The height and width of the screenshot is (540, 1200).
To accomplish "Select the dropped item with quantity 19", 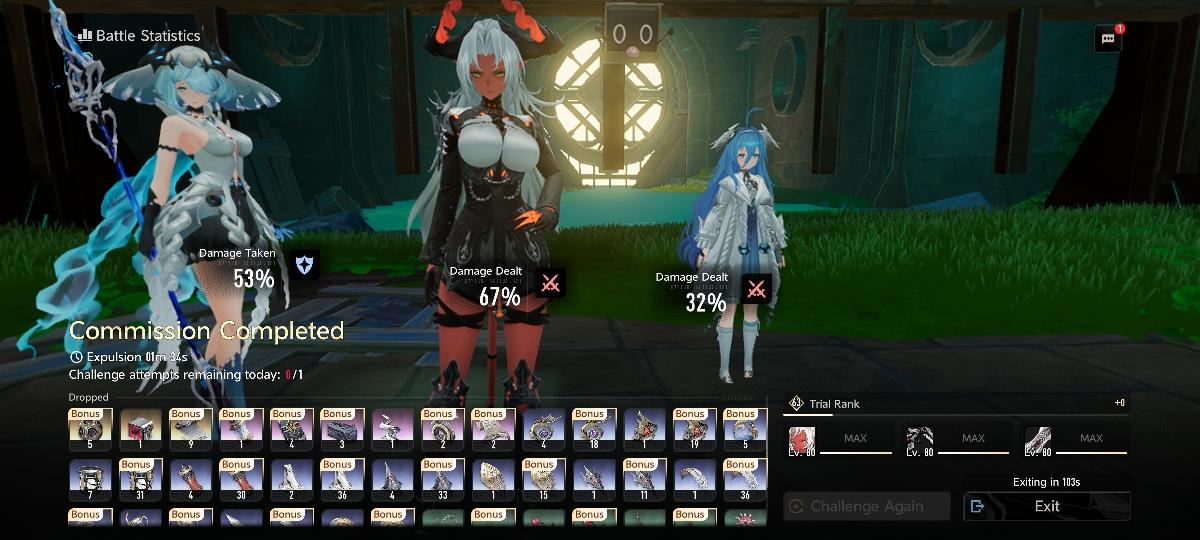I will [695, 426].
